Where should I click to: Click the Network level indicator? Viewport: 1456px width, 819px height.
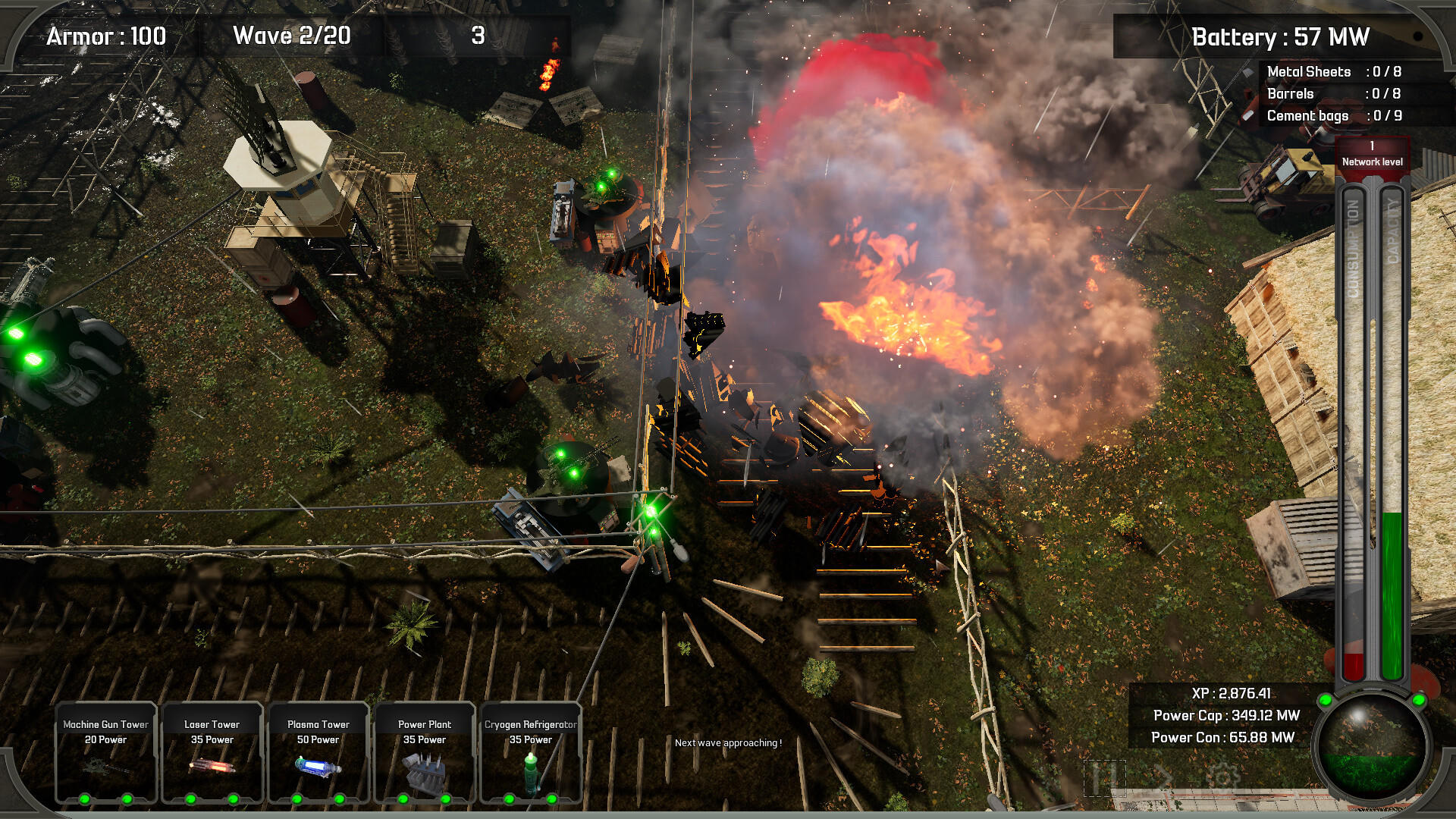tap(1372, 154)
